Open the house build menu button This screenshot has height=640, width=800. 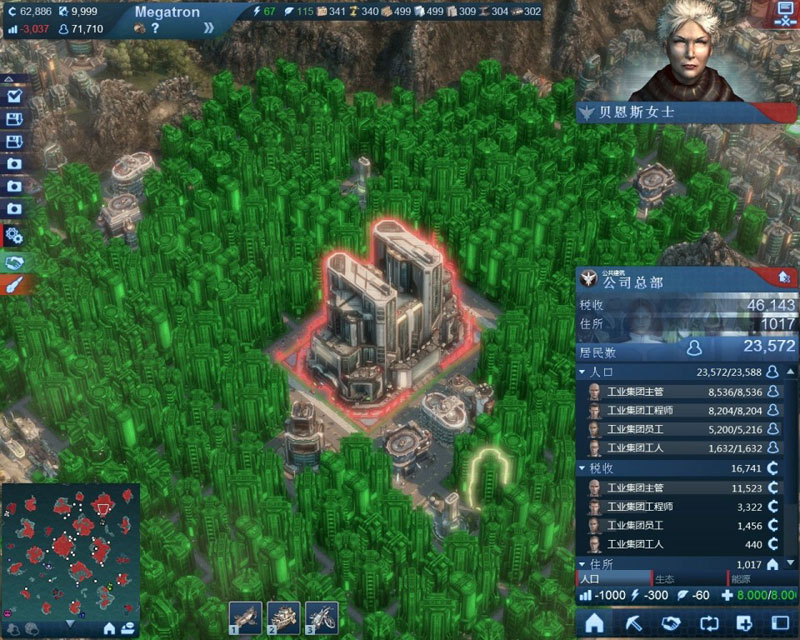coord(594,621)
